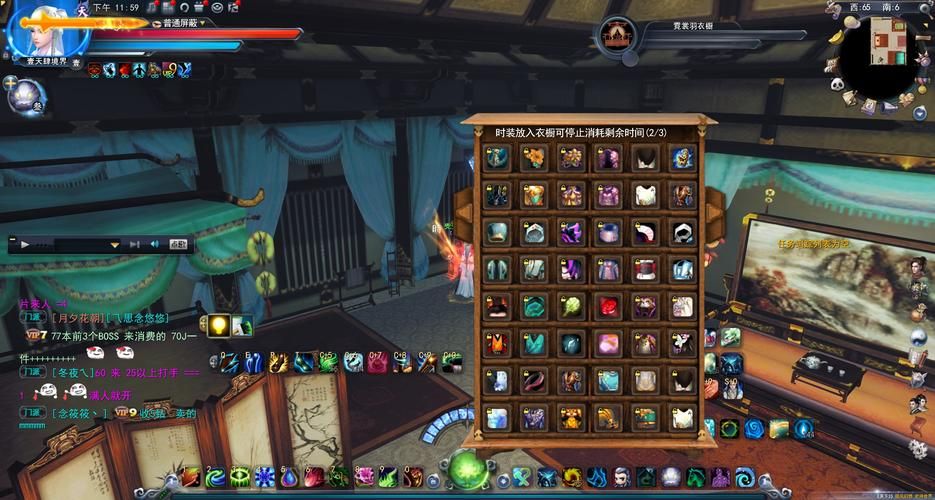935x500 pixels.
Task: Click the gift box icon in top bar
Action: pos(199,7)
